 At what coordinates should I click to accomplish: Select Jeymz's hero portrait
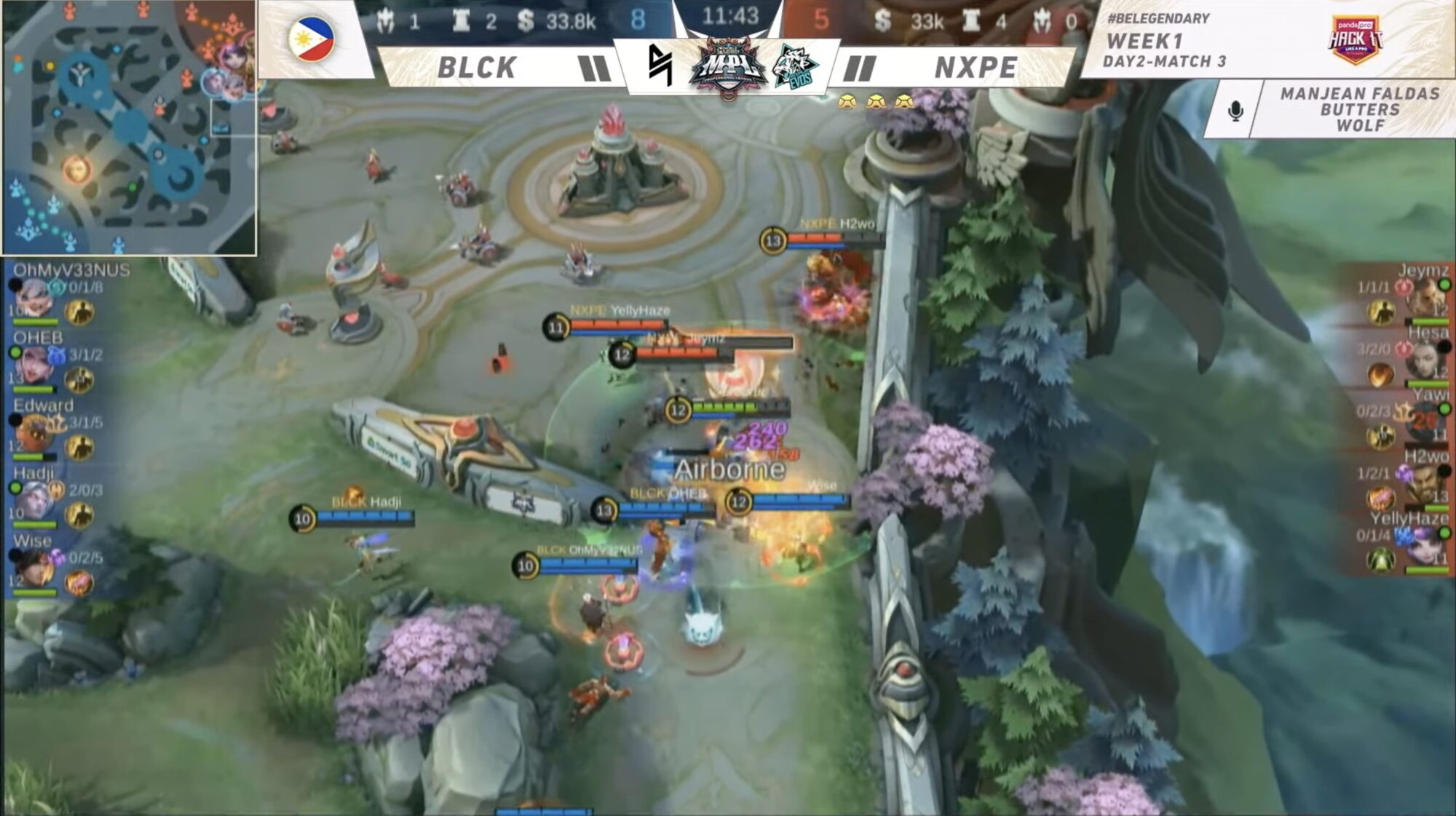1425,297
